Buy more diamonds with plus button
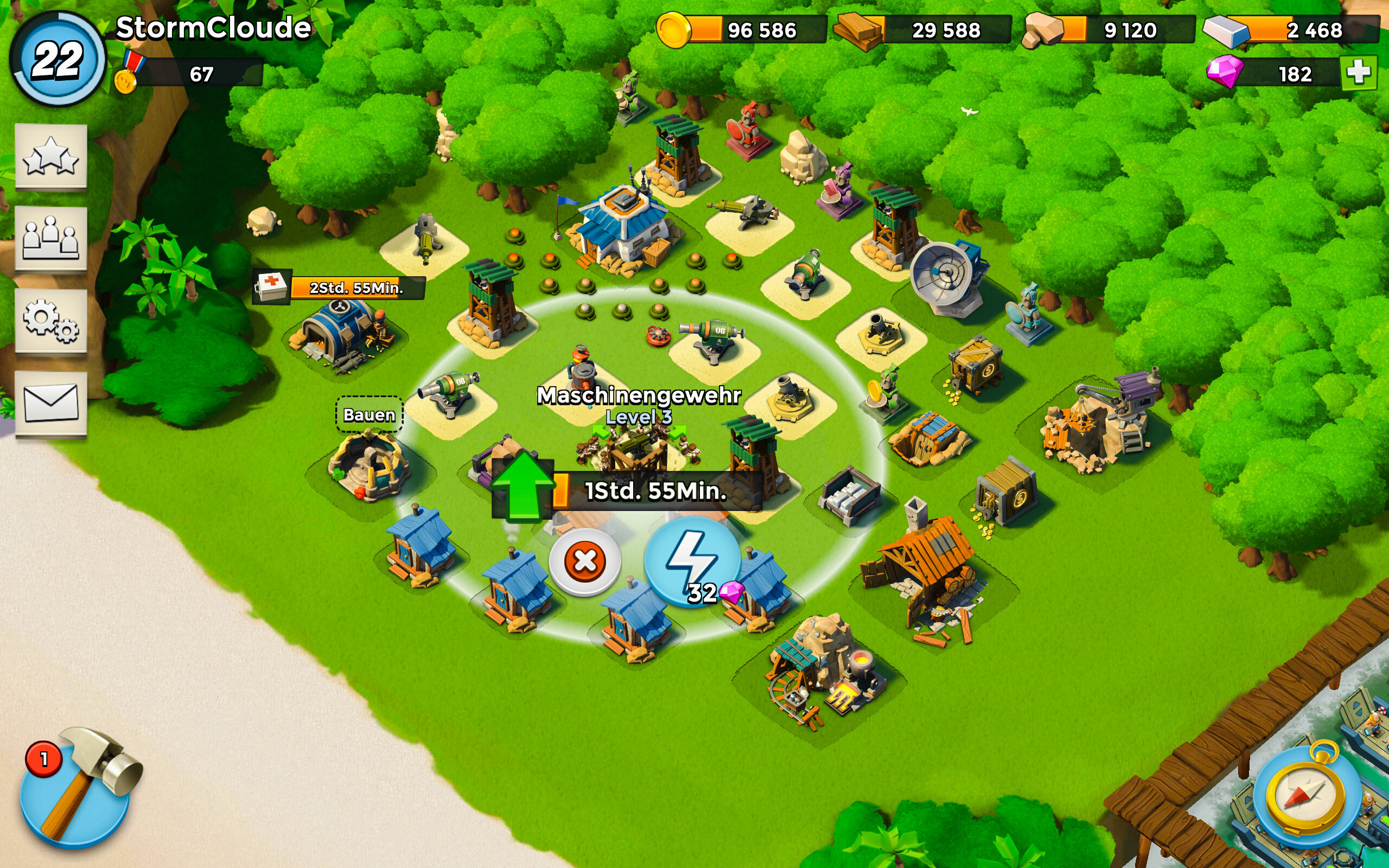This screenshot has width=1389, height=868. (1358, 73)
